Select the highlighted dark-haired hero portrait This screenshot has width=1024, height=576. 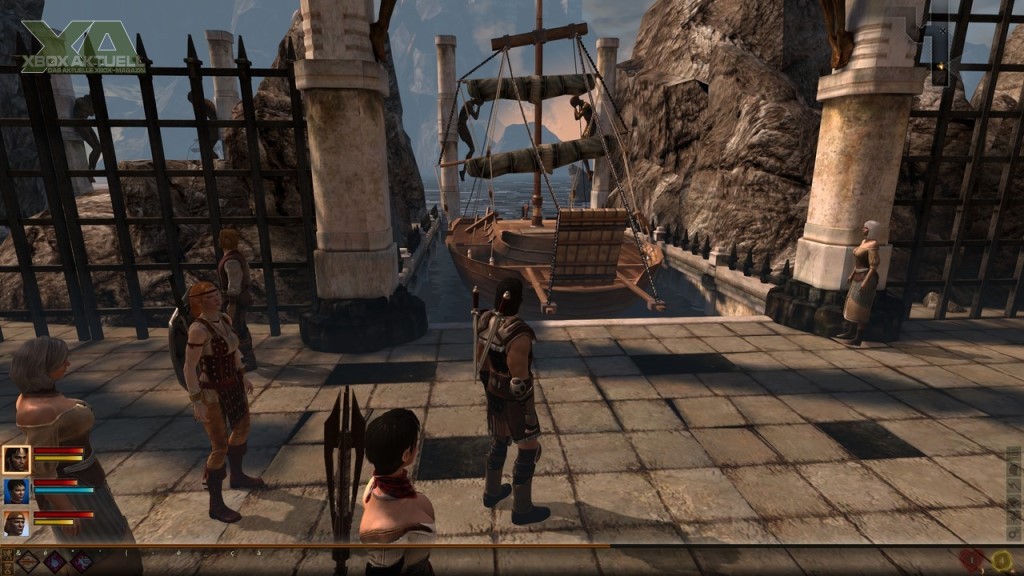tap(16, 459)
